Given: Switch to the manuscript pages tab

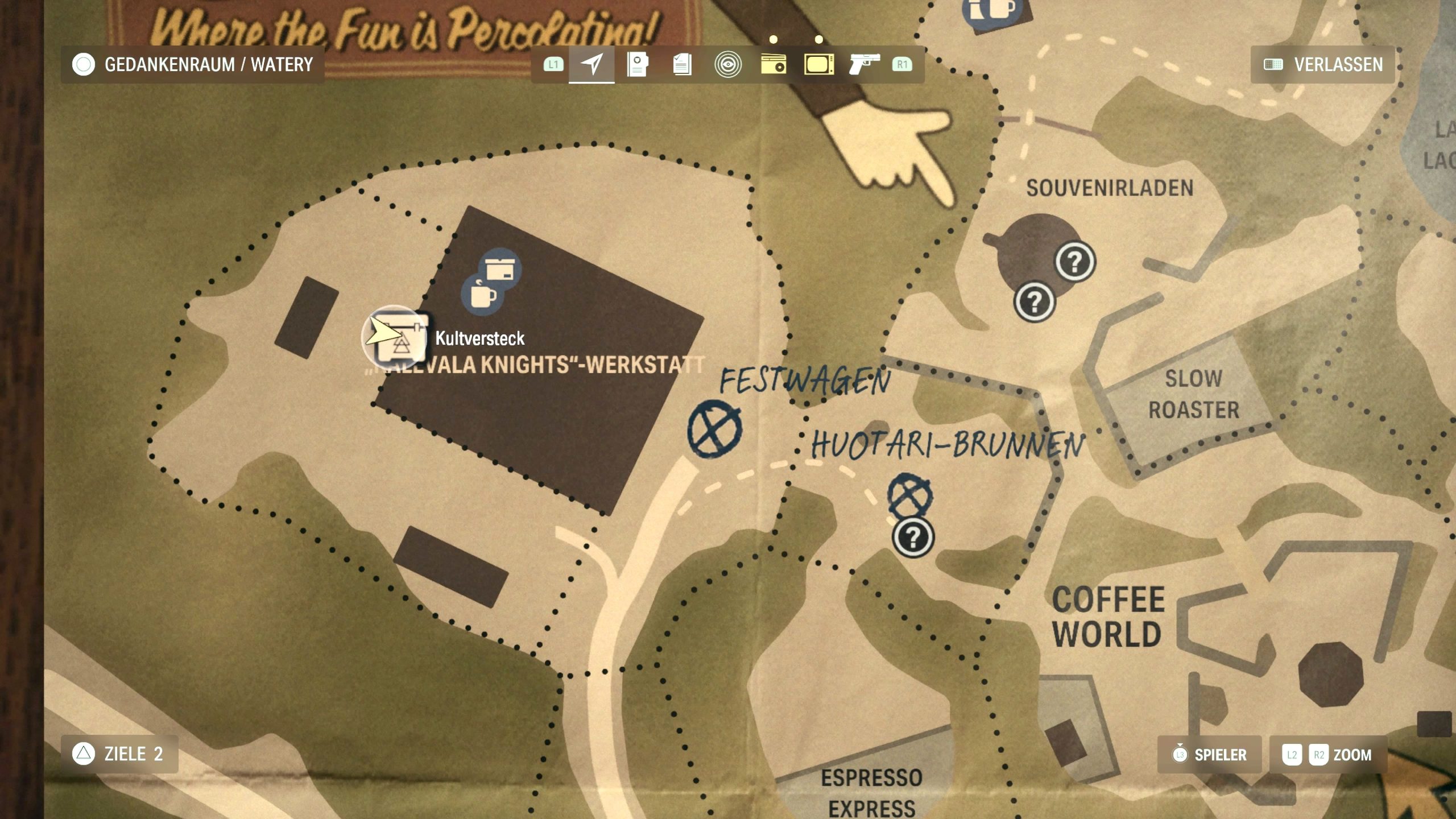Looking at the screenshot, I should click(682, 64).
